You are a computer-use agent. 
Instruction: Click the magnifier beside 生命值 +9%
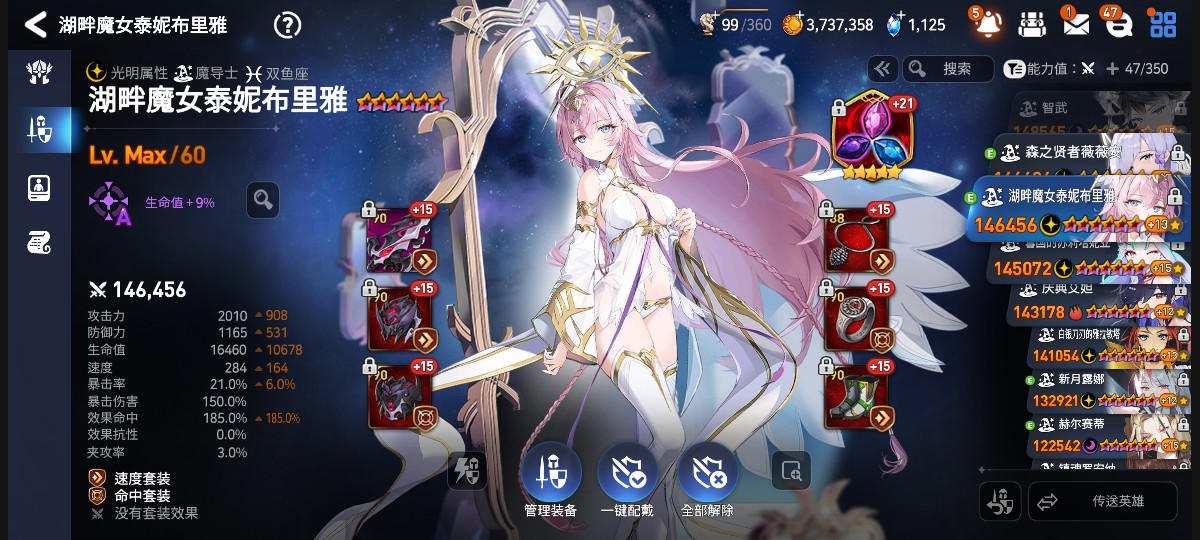click(x=263, y=200)
